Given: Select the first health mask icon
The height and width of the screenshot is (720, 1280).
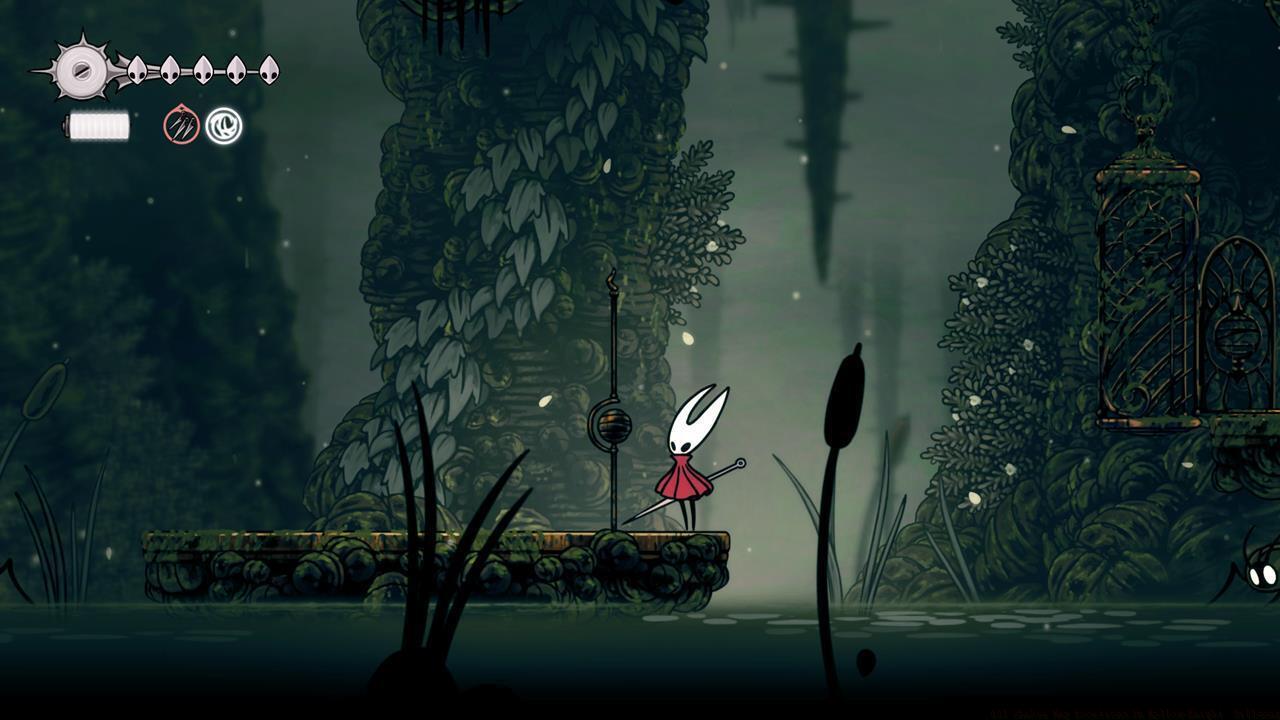Looking at the screenshot, I should point(137,69).
